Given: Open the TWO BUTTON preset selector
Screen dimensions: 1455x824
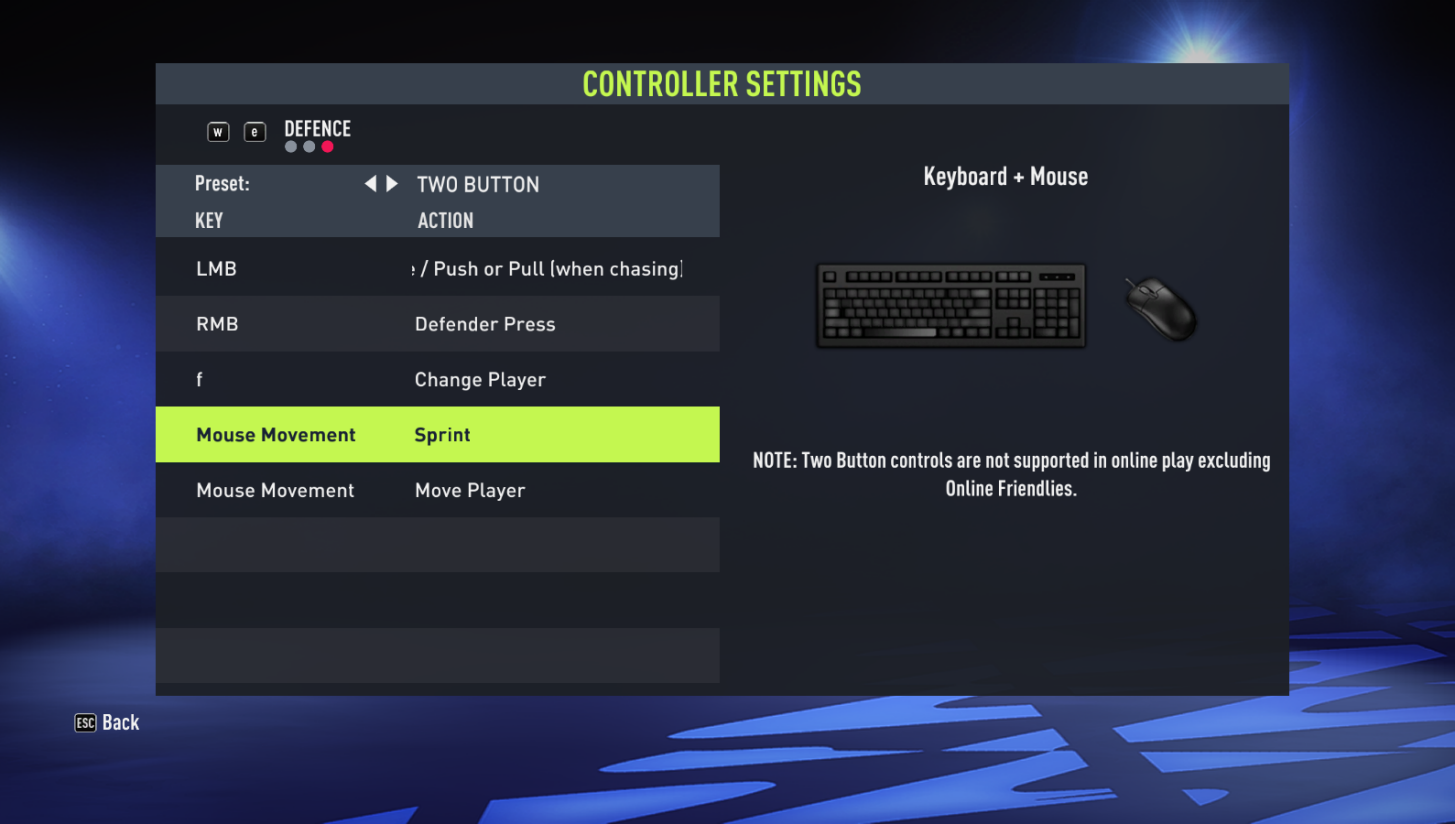Looking at the screenshot, I should point(477,184).
